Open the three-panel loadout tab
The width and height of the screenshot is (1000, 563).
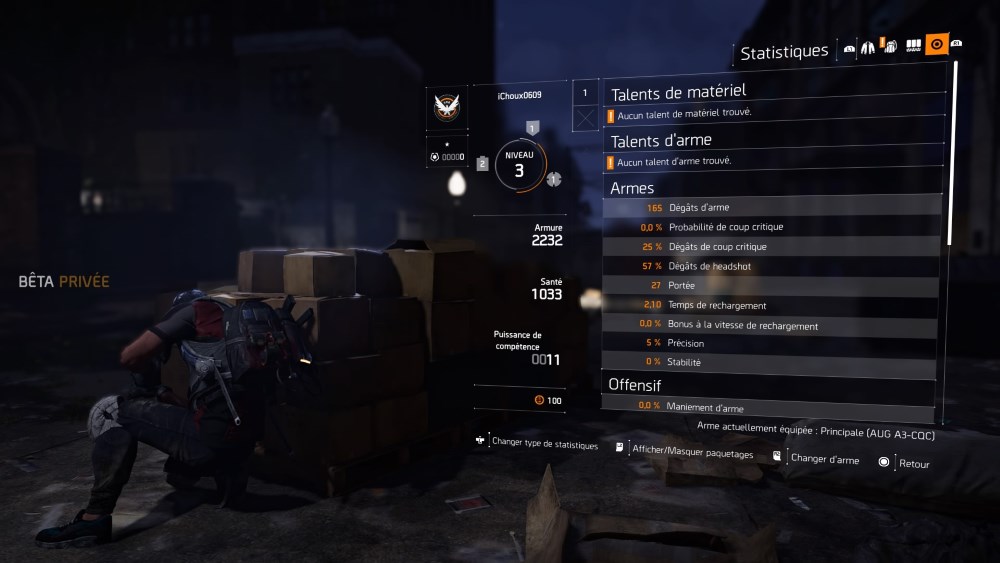click(x=913, y=46)
